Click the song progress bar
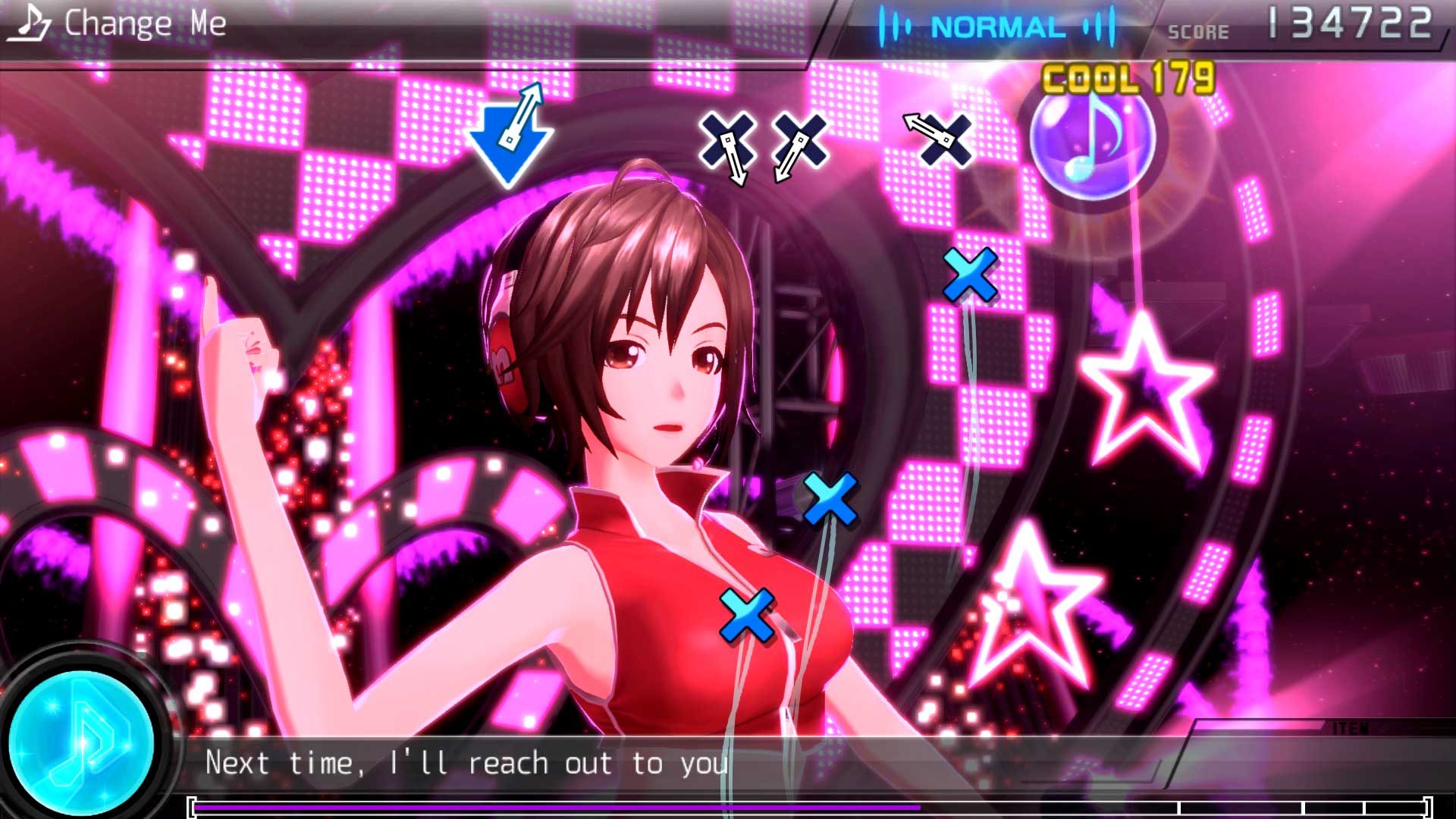1456x819 pixels. (x=810, y=808)
